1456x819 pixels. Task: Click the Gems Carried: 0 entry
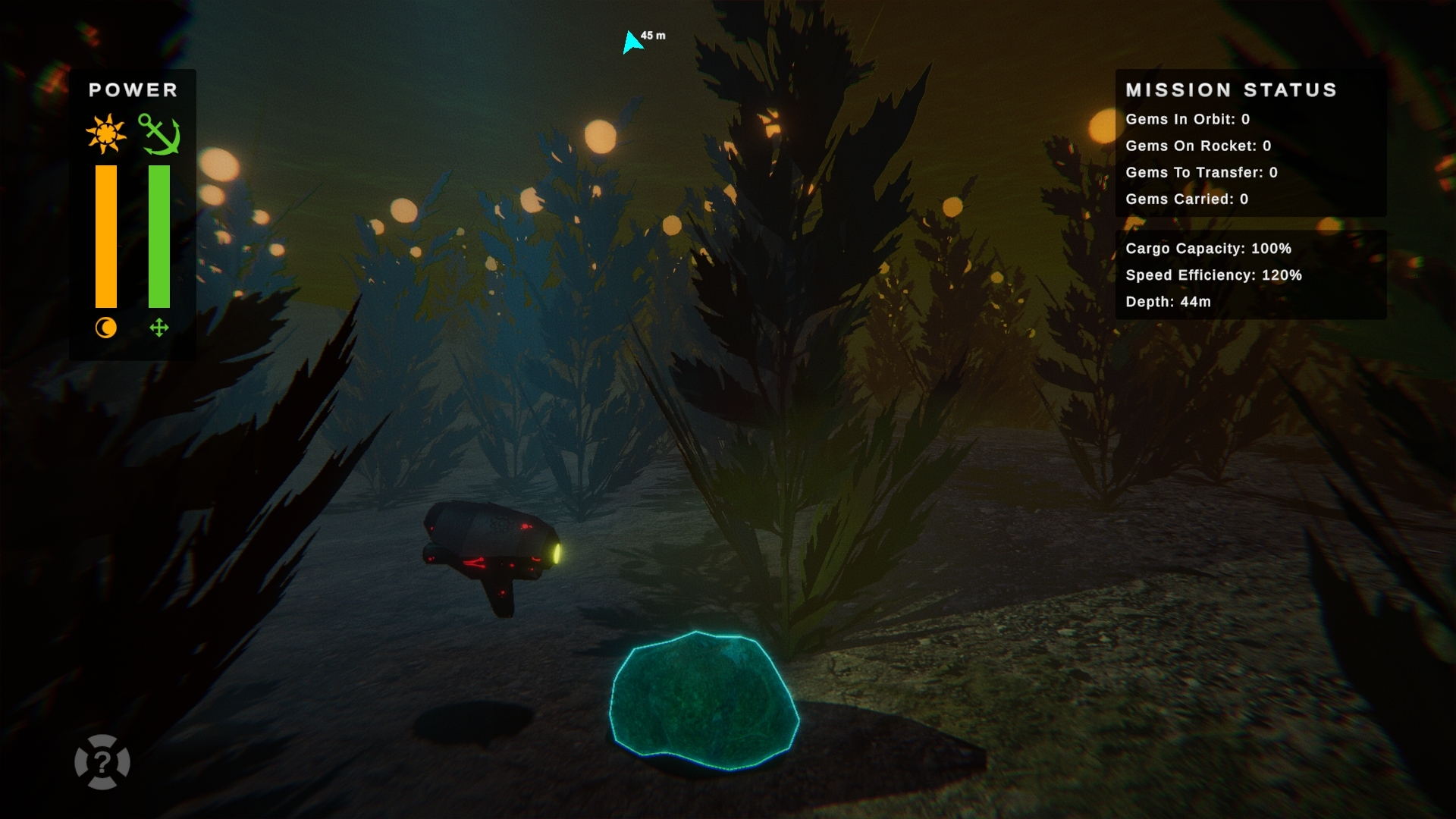pyautogui.click(x=1187, y=199)
